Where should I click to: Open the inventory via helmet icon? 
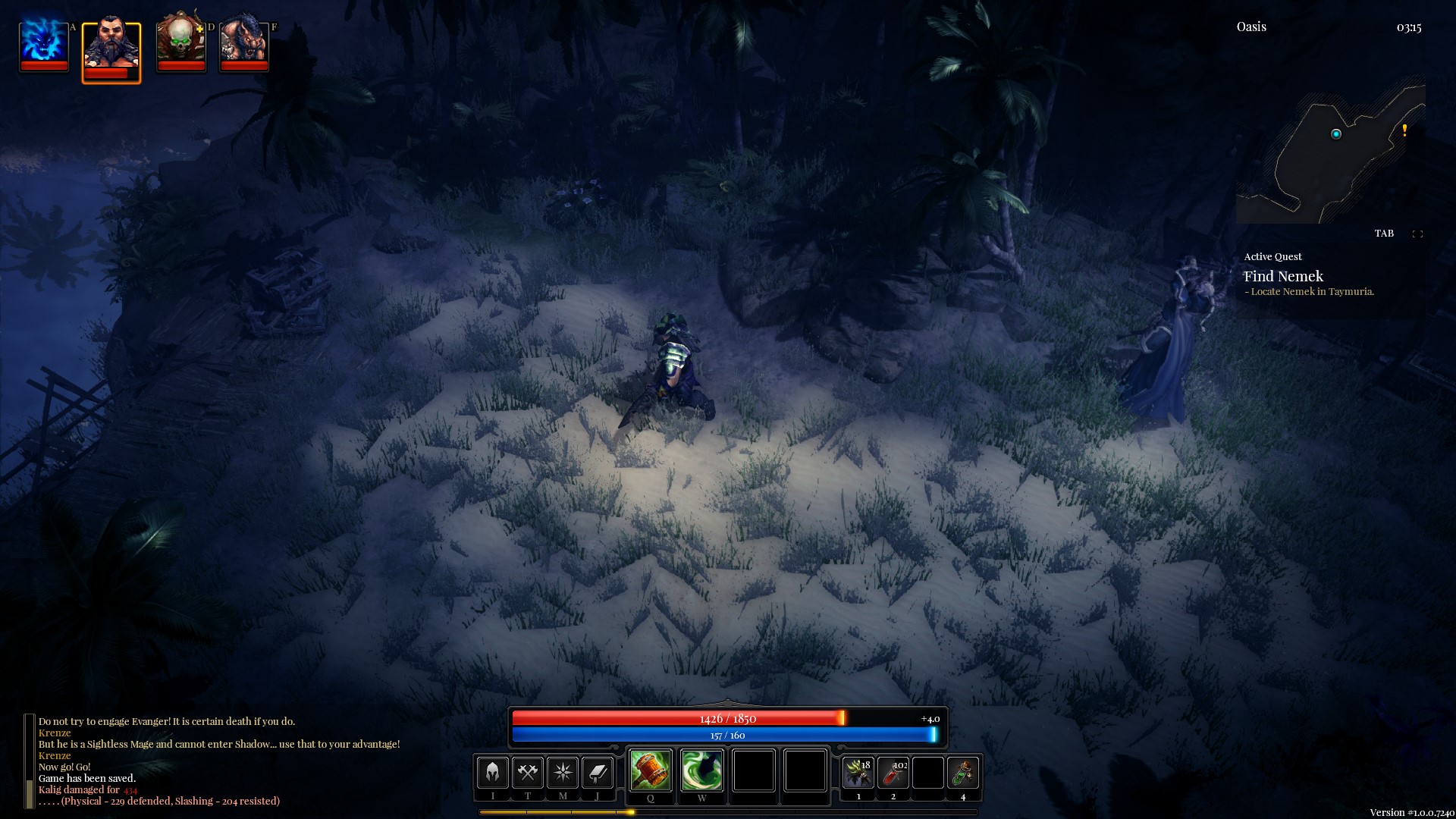coord(492,773)
